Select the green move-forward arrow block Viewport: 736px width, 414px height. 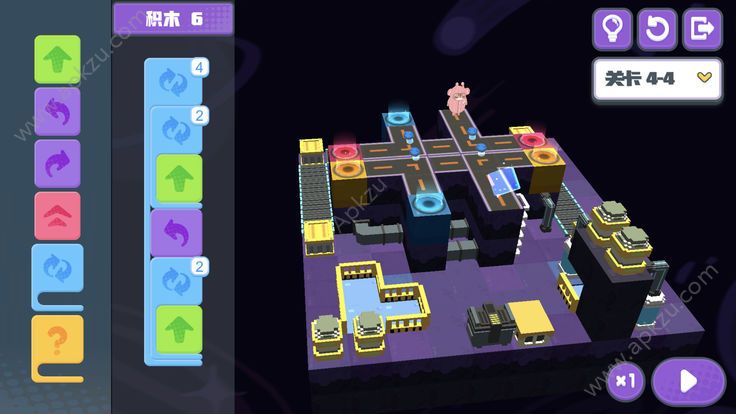coord(57,59)
